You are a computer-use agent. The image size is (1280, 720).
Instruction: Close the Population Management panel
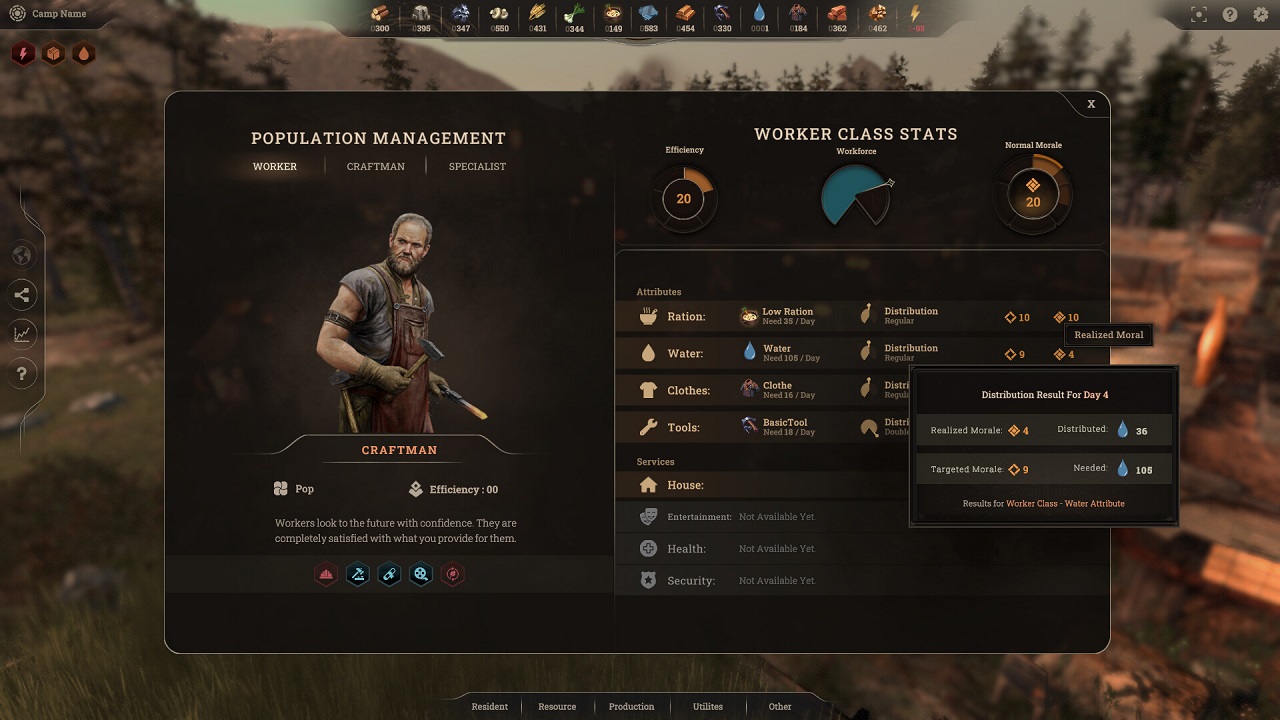1091,104
